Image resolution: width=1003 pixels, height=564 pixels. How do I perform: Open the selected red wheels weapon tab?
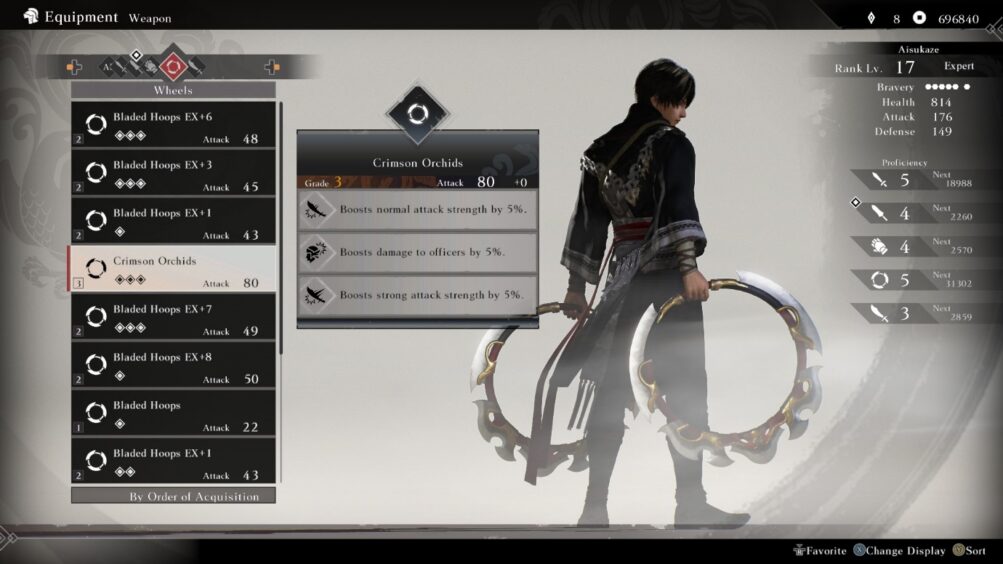[173, 67]
